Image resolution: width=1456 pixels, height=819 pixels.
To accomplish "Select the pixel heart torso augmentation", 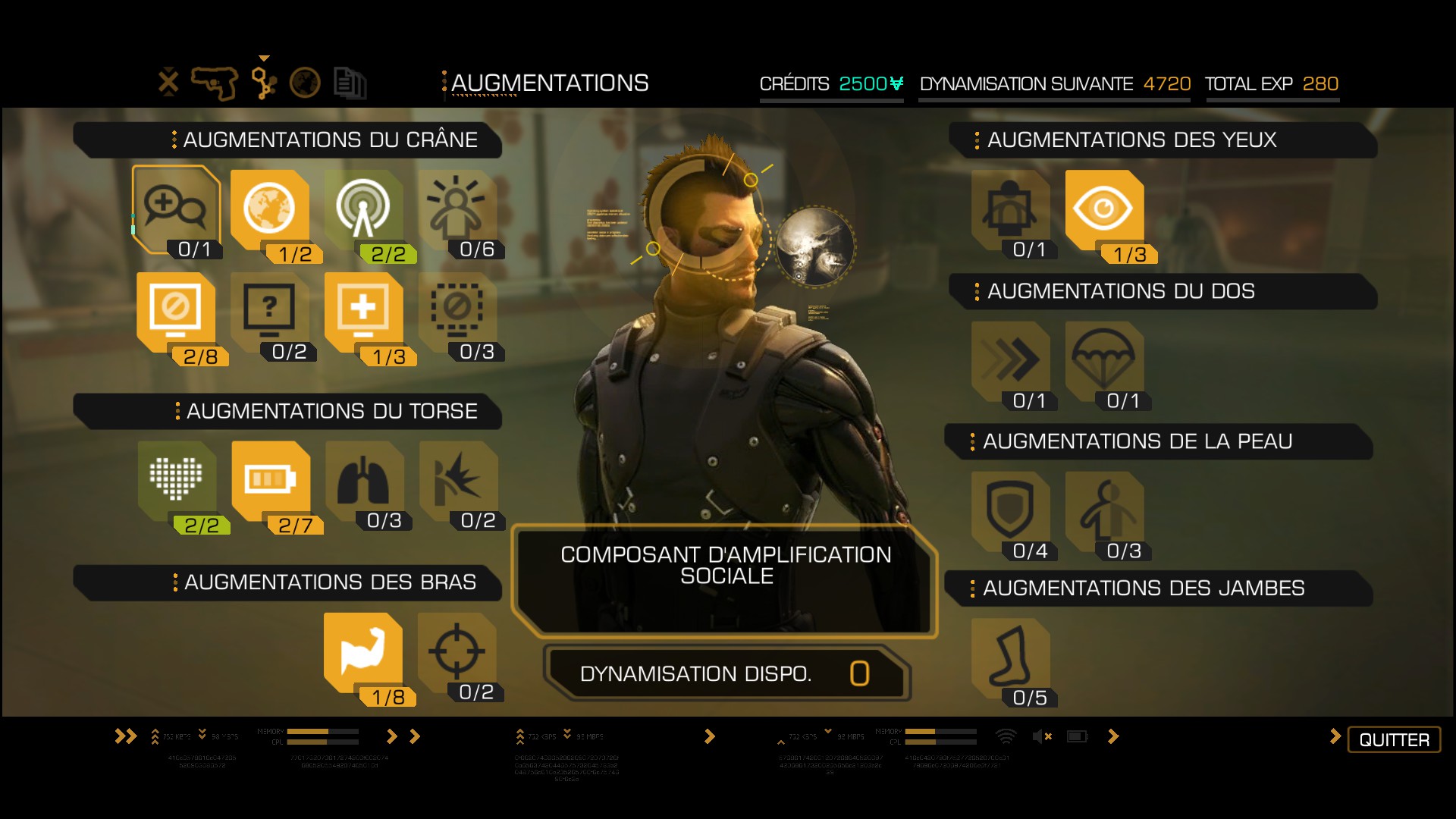I will pyautogui.click(x=176, y=479).
